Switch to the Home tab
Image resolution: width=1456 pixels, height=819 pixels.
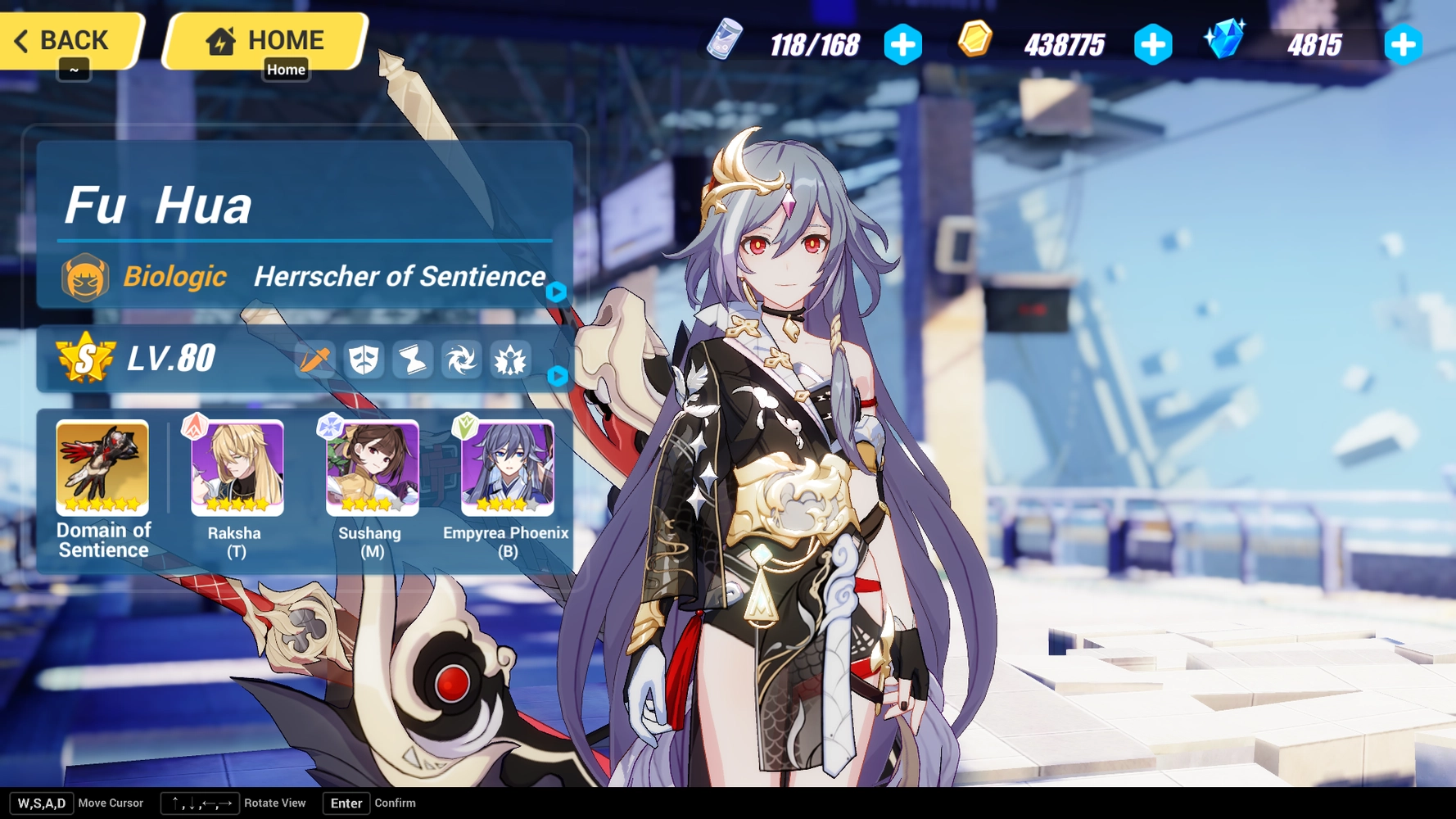(263, 38)
